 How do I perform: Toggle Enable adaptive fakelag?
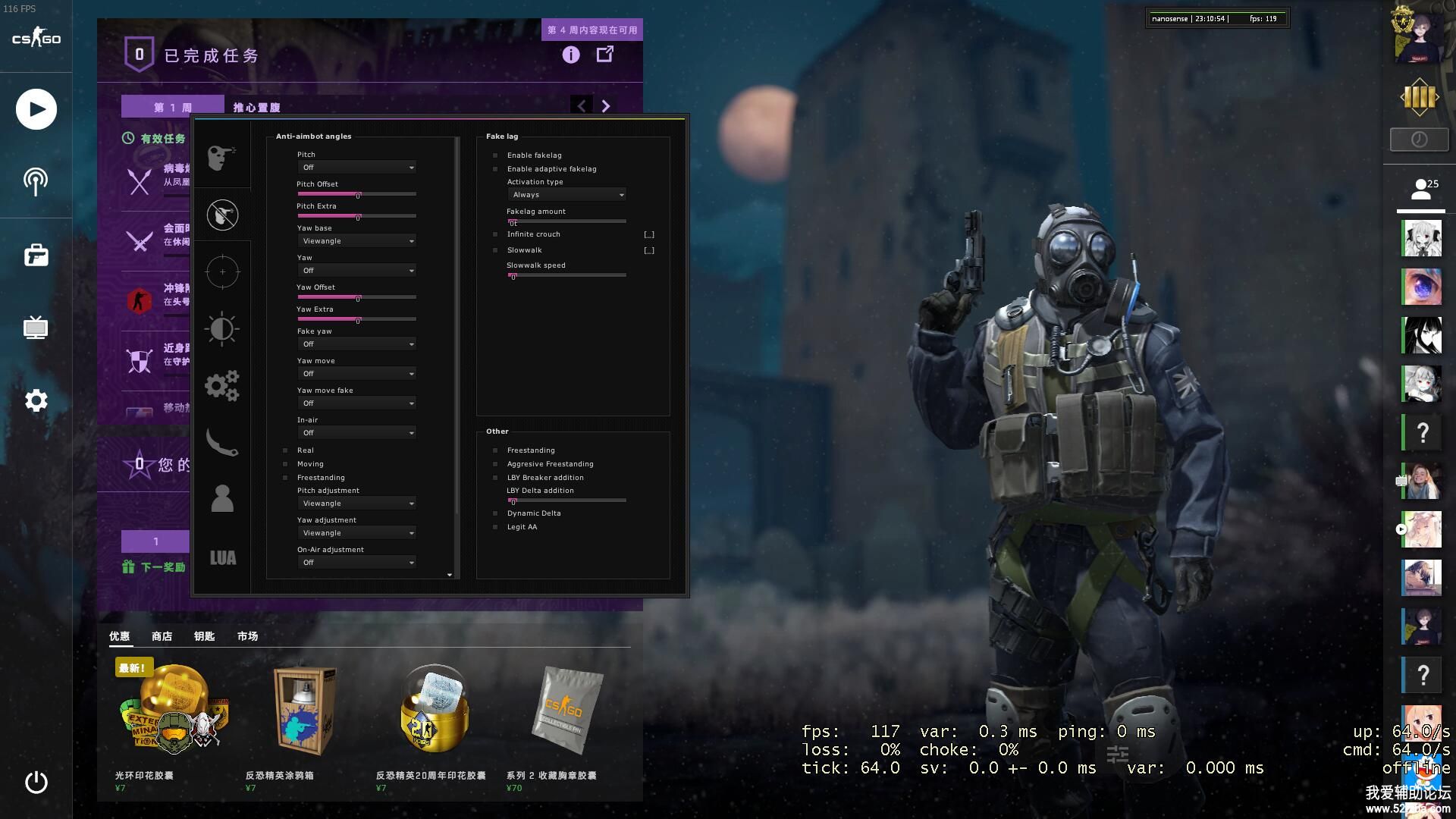(x=496, y=169)
